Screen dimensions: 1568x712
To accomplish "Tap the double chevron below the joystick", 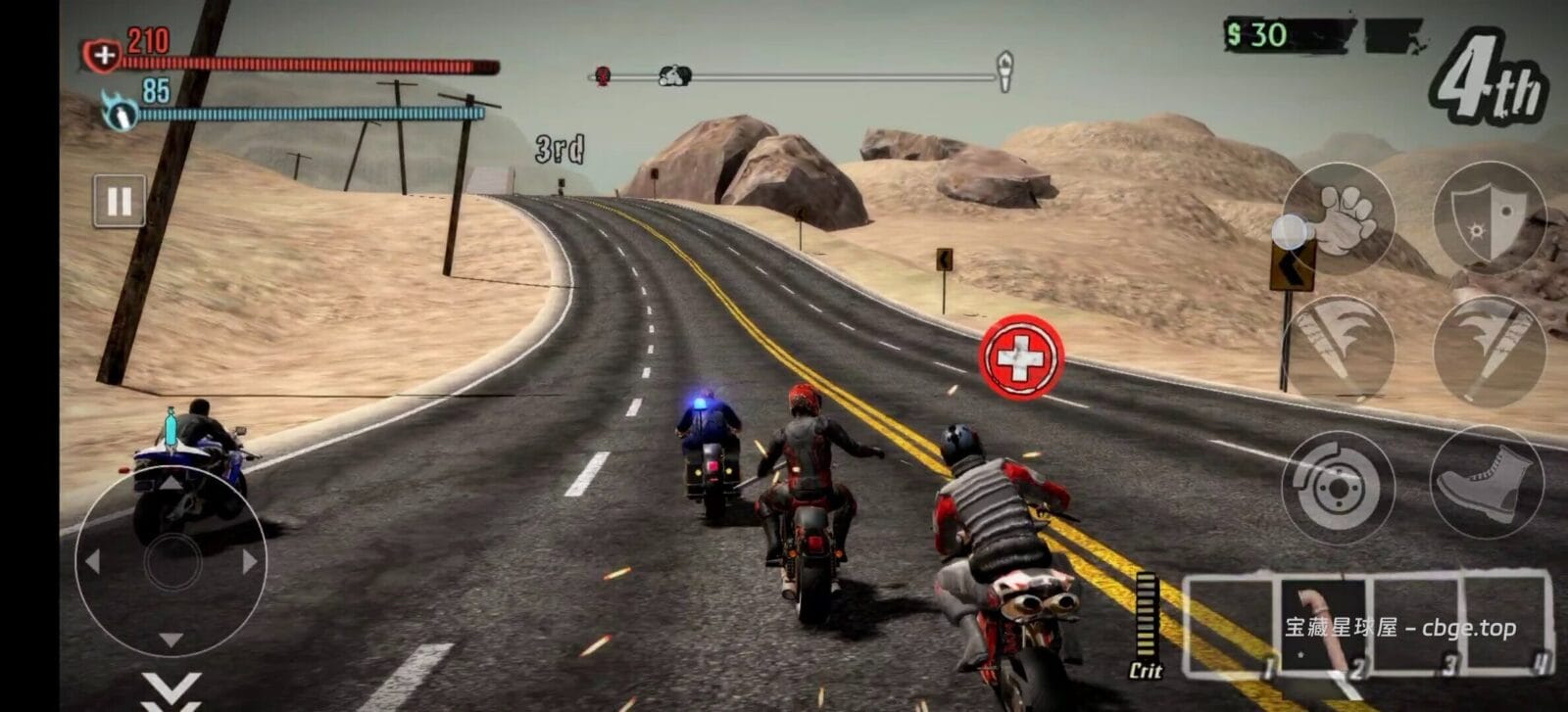I will [171, 689].
